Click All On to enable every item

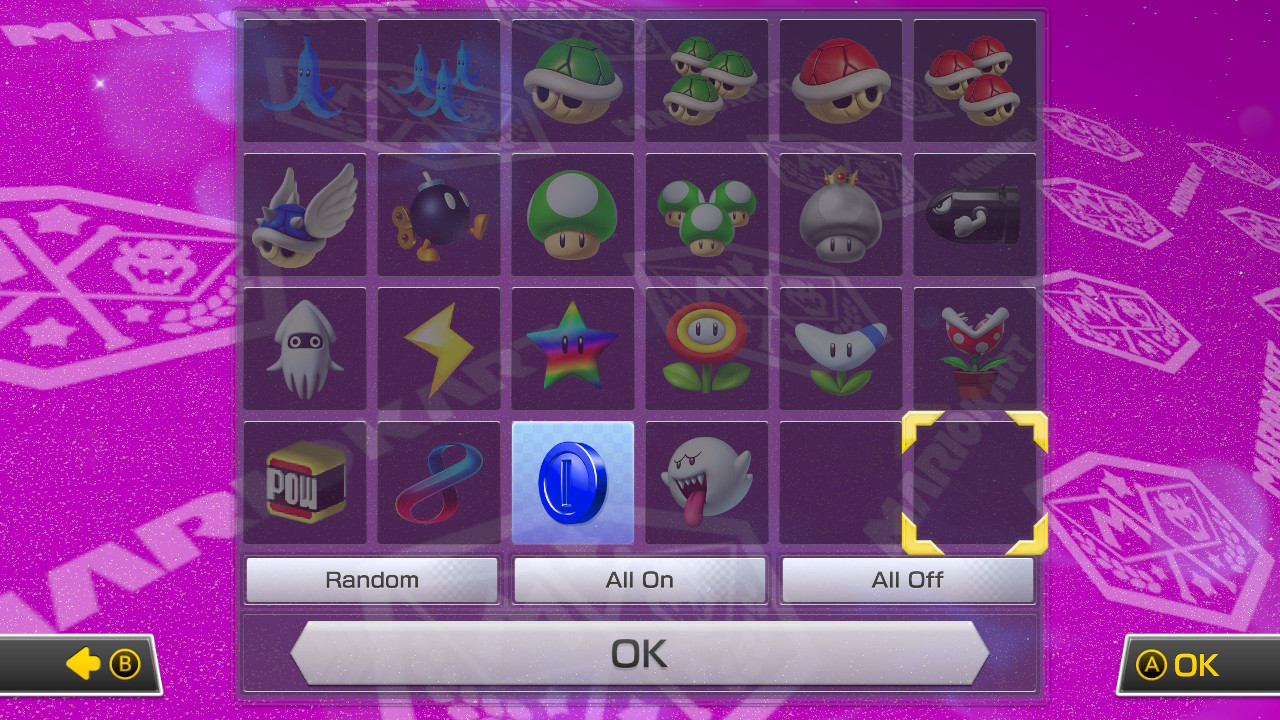coord(640,579)
